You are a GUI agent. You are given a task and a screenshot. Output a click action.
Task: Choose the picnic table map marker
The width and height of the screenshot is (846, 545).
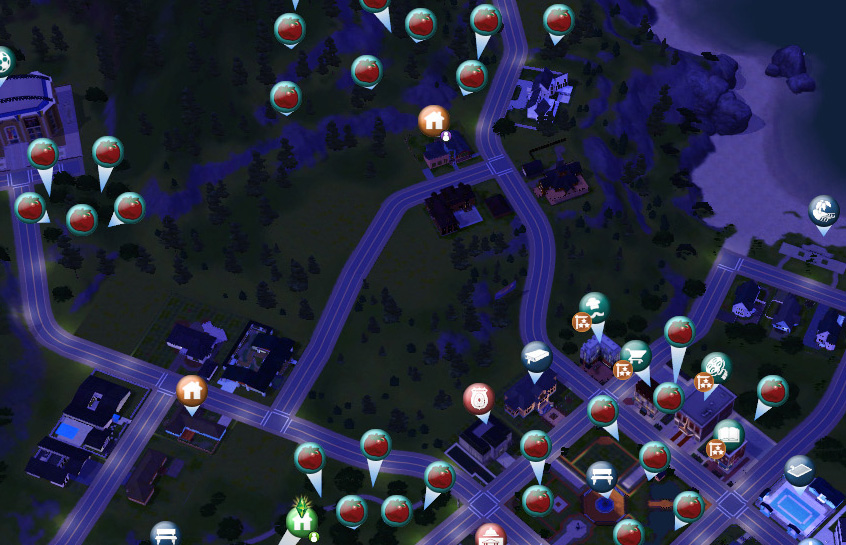[536, 356]
